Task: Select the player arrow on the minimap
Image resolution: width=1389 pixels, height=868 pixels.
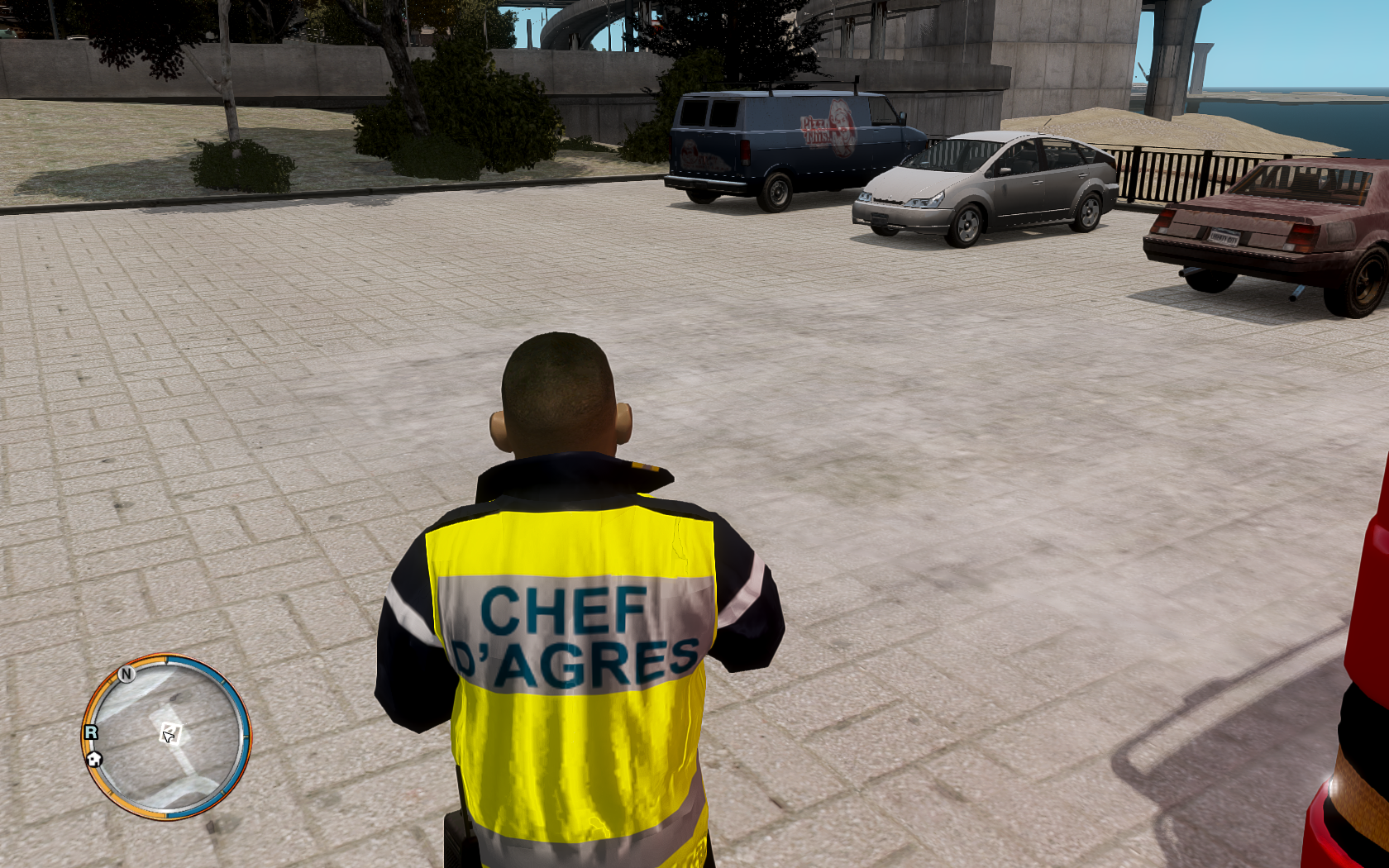Action: [x=169, y=734]
